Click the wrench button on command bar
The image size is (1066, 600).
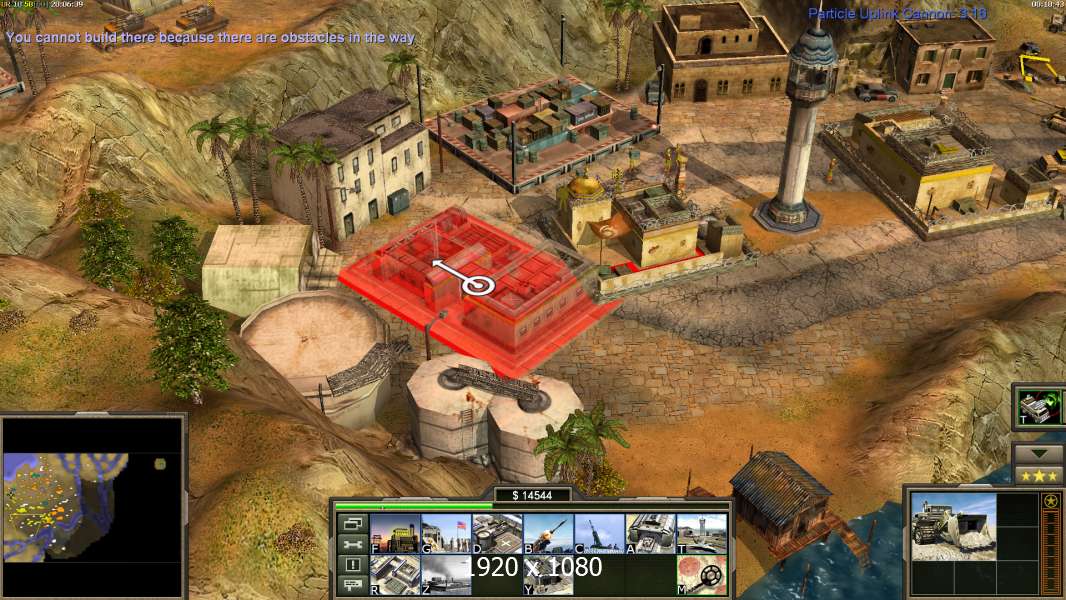pos(352,544)
